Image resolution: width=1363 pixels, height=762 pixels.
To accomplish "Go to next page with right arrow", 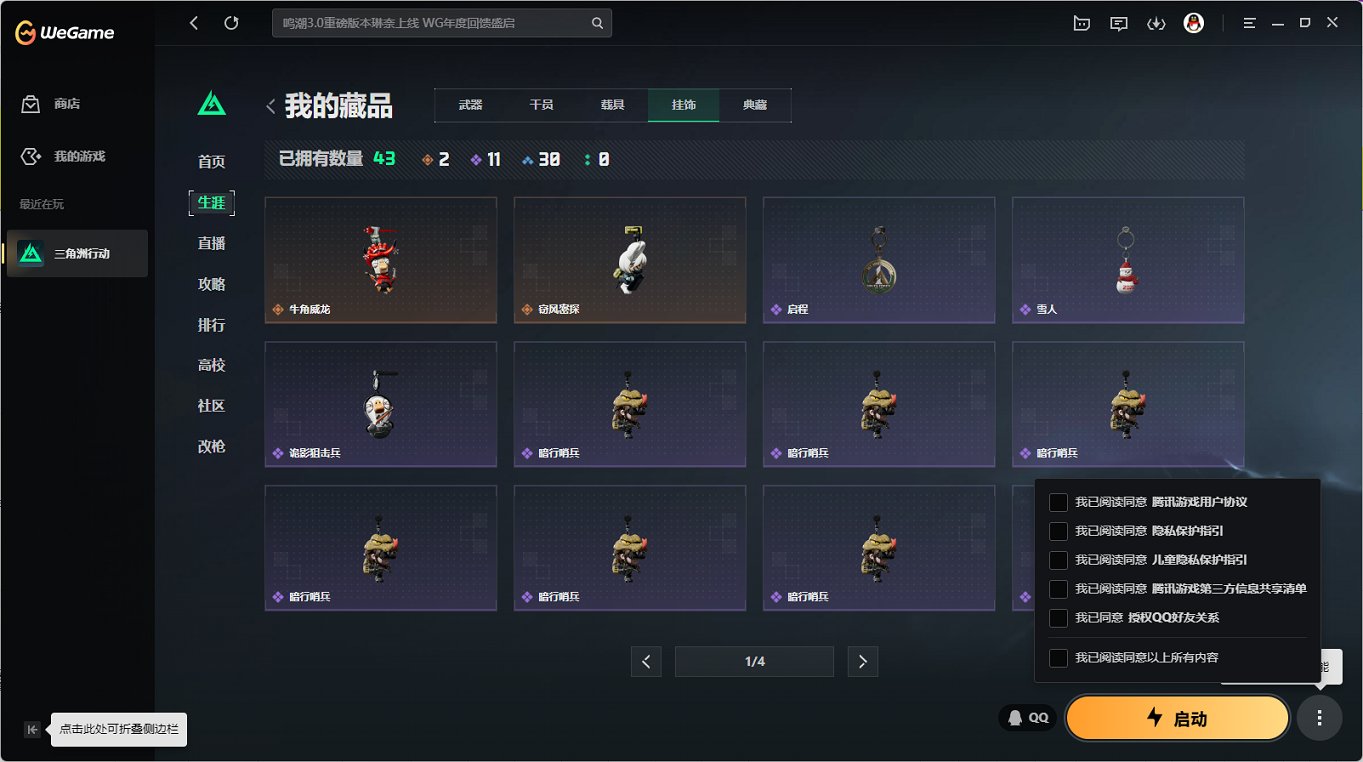I will pyautogui.click(x=862, y=661).
